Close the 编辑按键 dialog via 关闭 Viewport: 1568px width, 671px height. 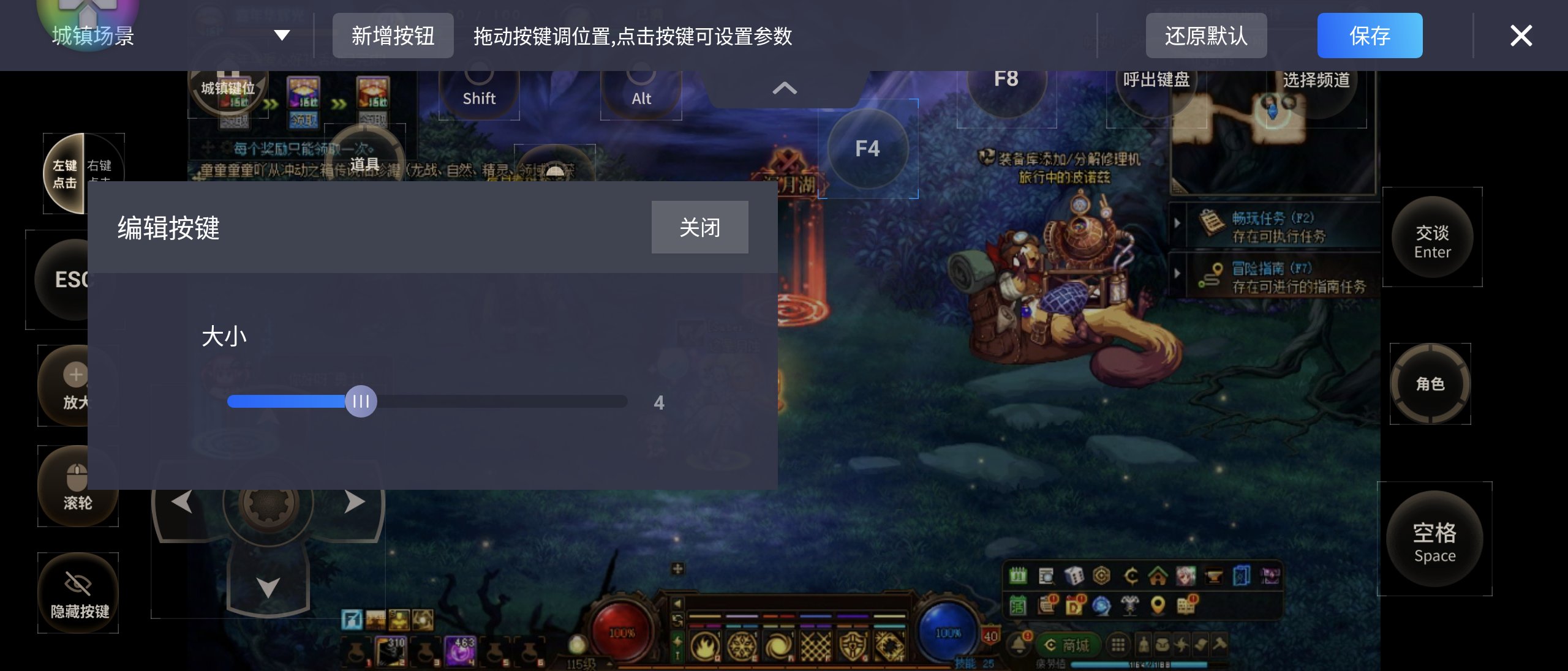(699, 227)
